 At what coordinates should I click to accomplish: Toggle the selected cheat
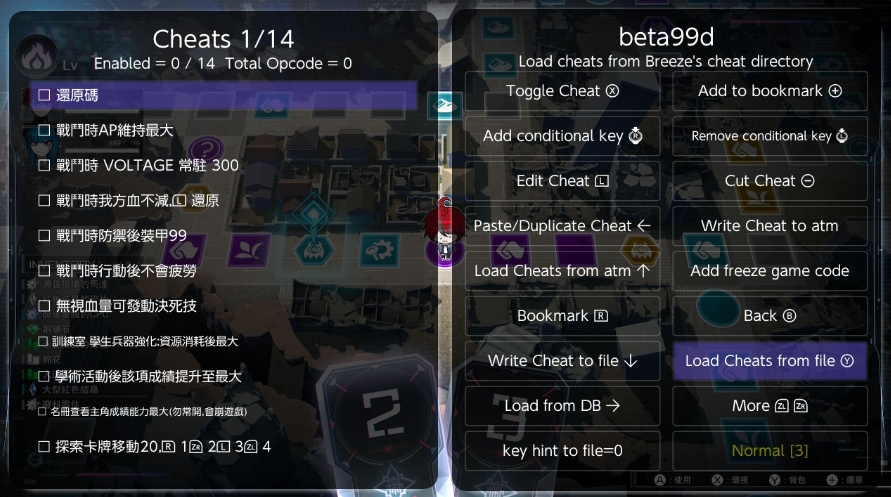click(562, 91)
